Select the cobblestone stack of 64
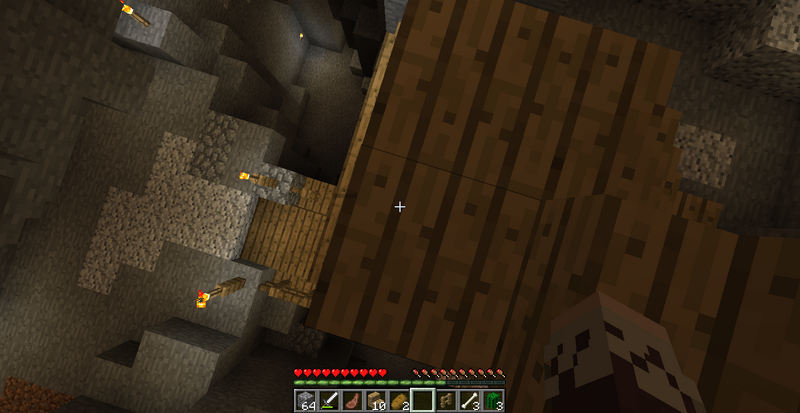 pos(305,401)
